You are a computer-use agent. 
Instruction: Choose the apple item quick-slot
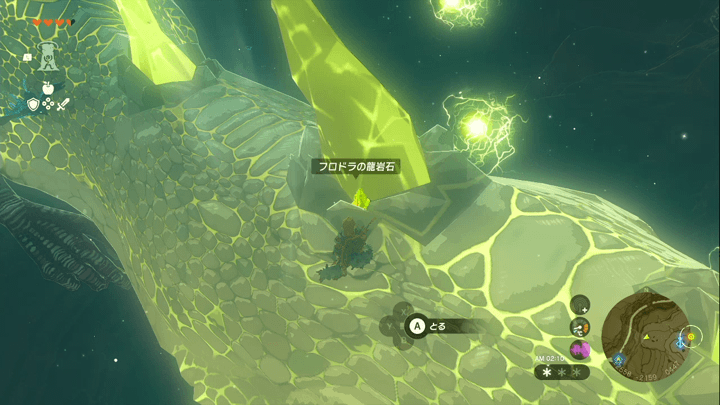pyautogui.click(x=47, y=88)
